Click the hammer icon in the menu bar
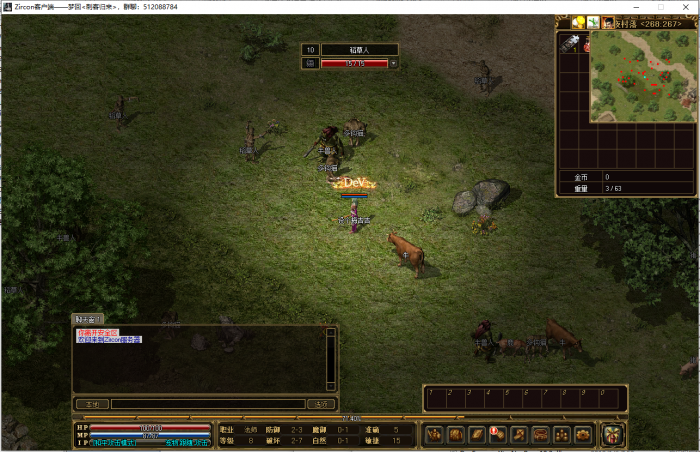This screenshot has width=700, height=452. click(519, 435)
